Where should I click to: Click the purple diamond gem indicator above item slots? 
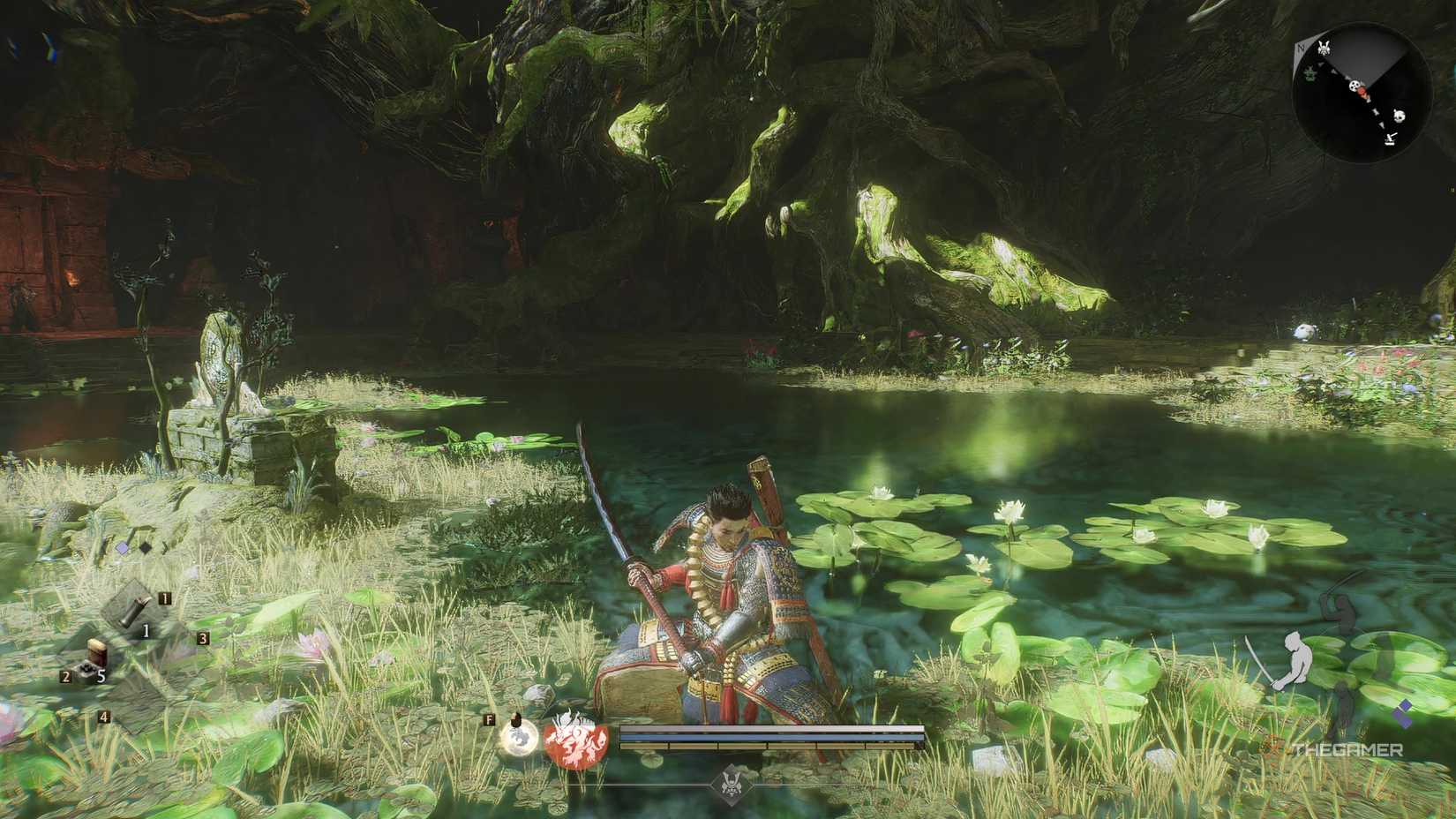click(122, 548)
